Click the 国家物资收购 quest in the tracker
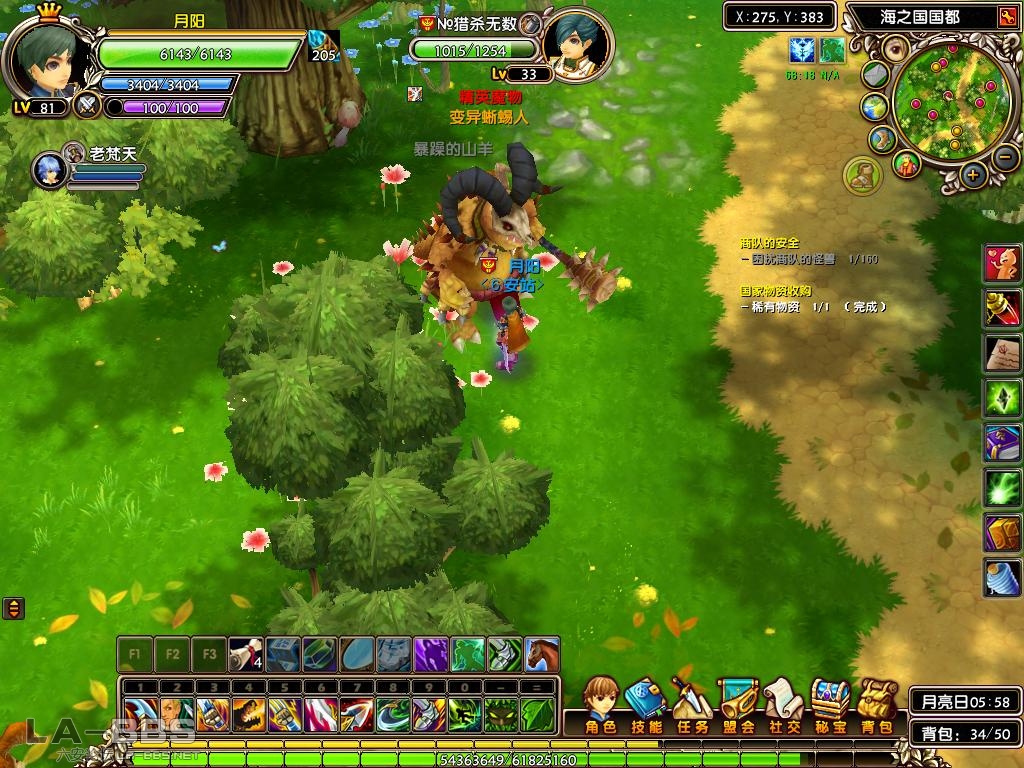Screen dimensions: 1024x768 click(x=775, y=291)
